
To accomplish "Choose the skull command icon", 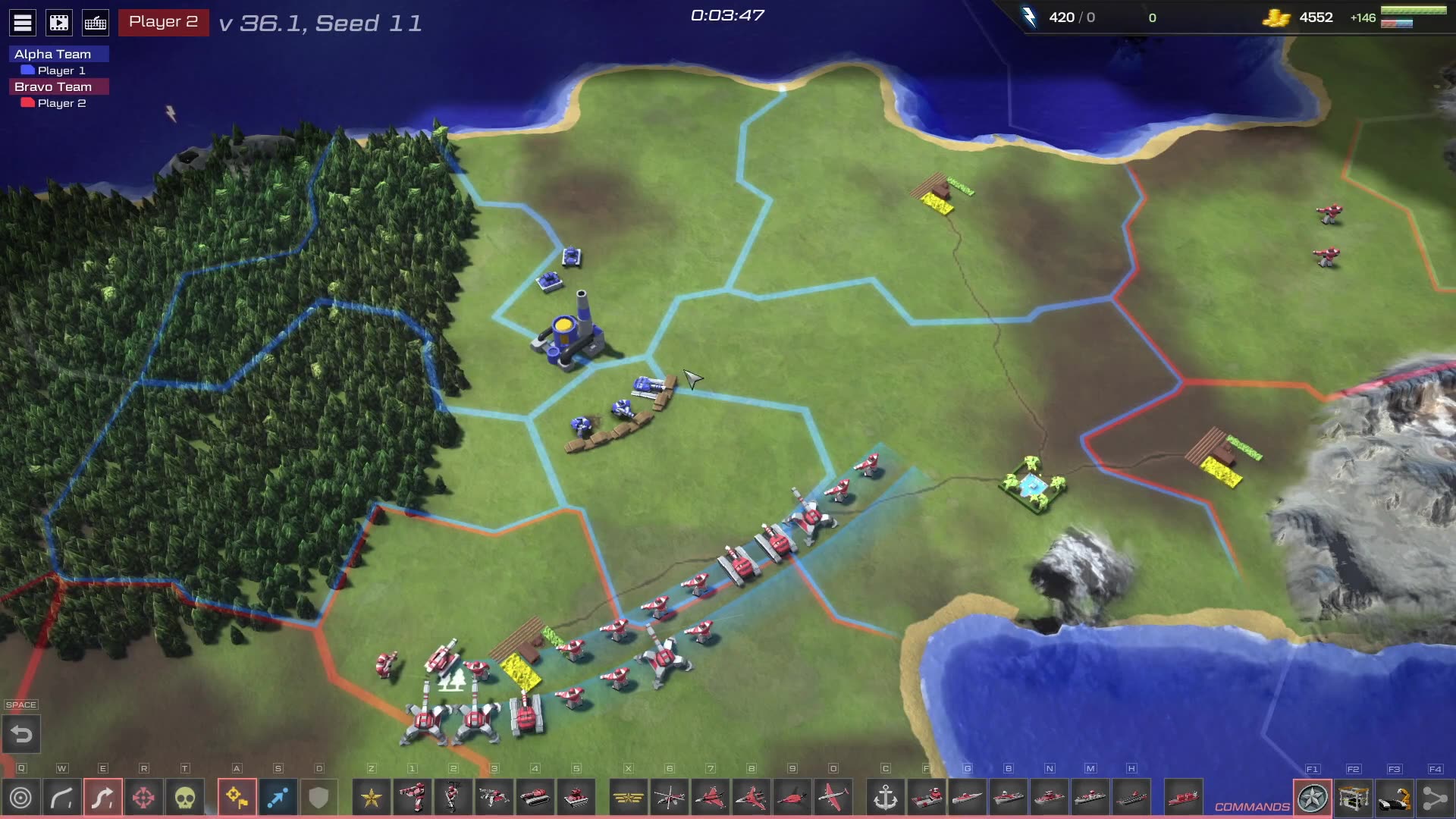I will 185,798.
